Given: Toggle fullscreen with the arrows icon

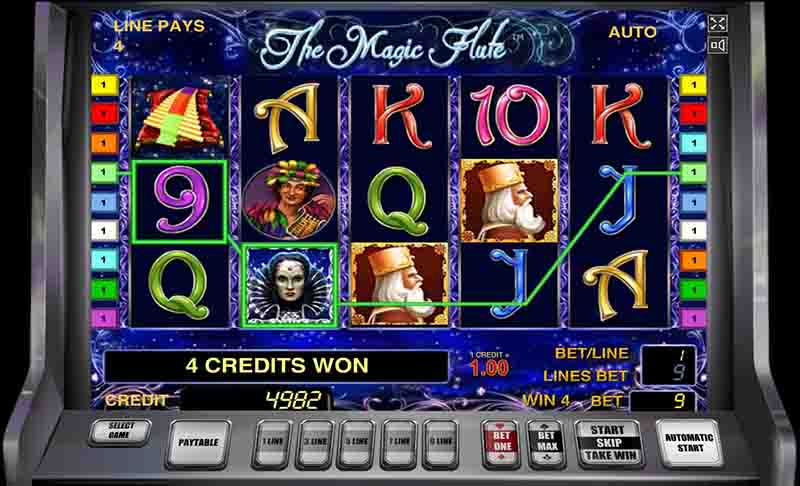Looking at the screenshot, I should 717,23.
